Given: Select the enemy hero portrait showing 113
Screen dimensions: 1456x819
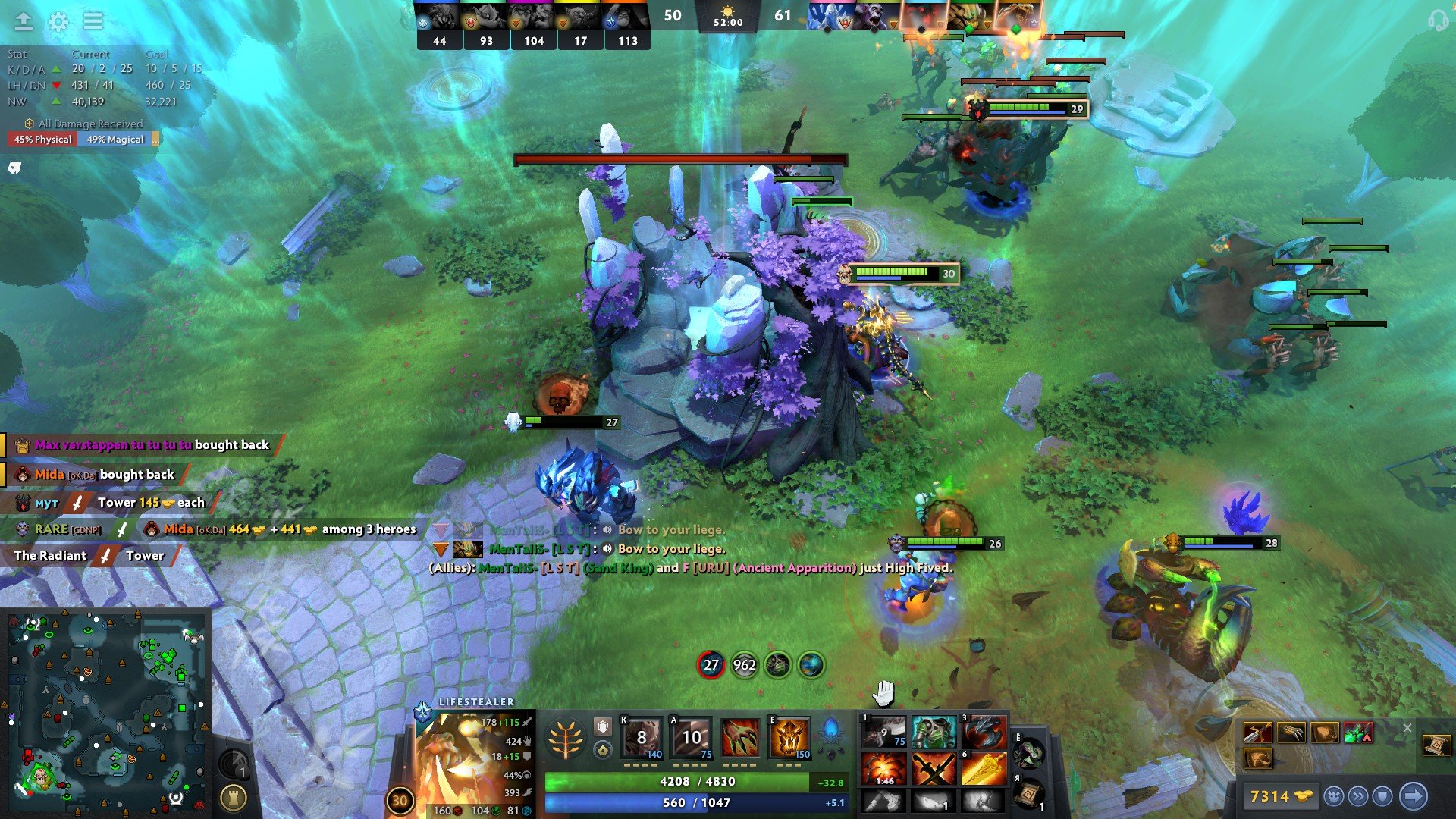Looking at the screenshot, I should pyautogui.click(x=627, y=24).
